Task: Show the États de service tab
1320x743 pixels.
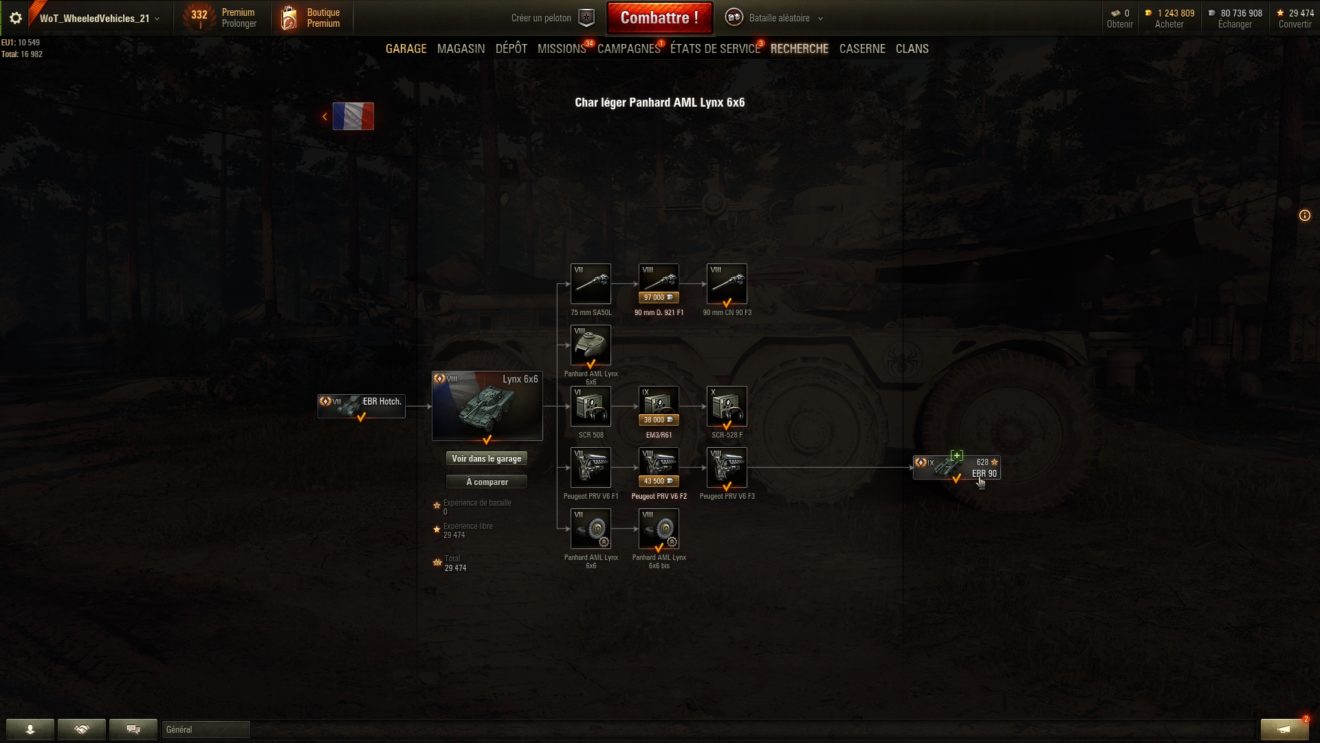Action: pyautogui.click(x=714, y=48)
